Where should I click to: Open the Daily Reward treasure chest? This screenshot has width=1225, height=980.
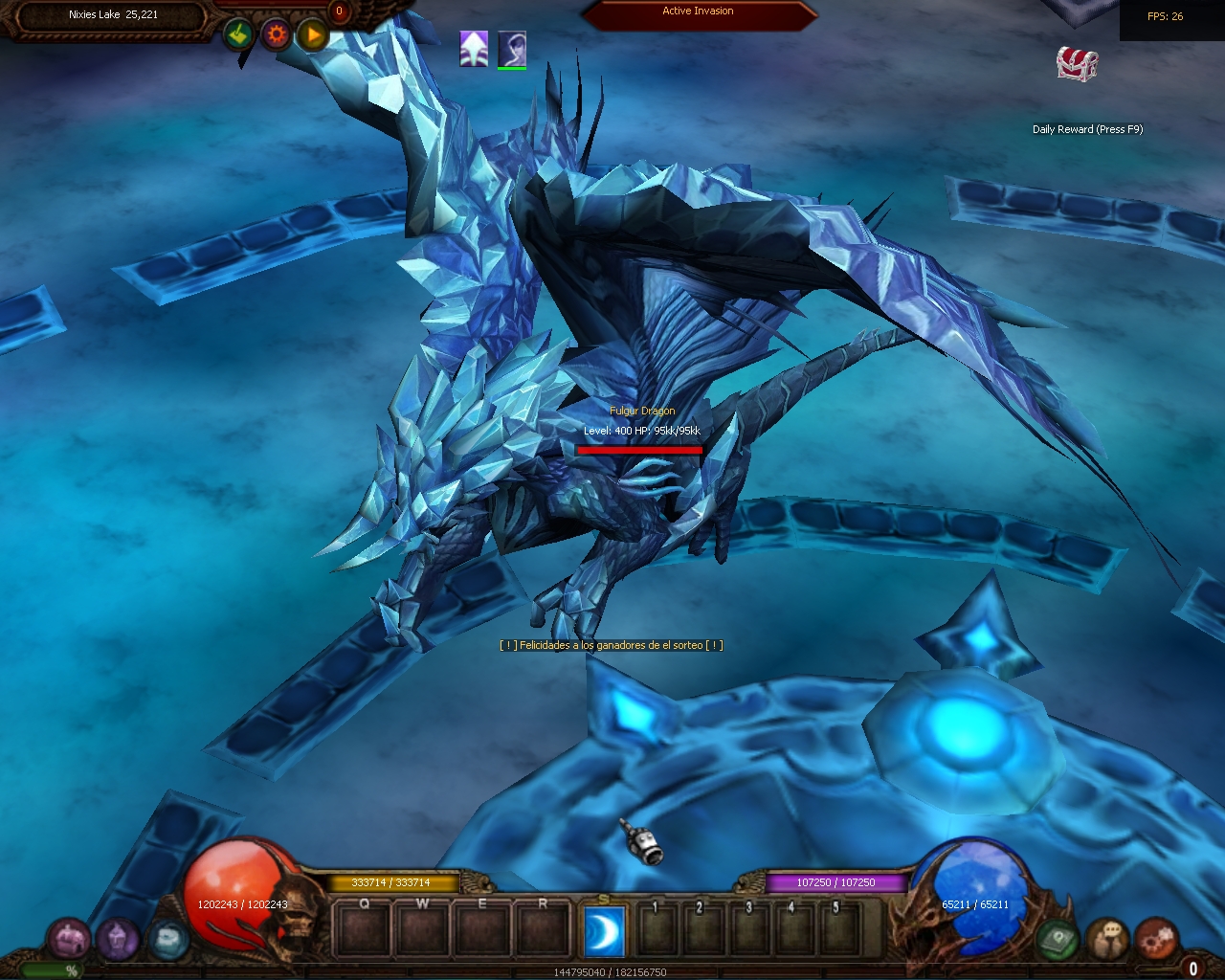[1077, 64]
